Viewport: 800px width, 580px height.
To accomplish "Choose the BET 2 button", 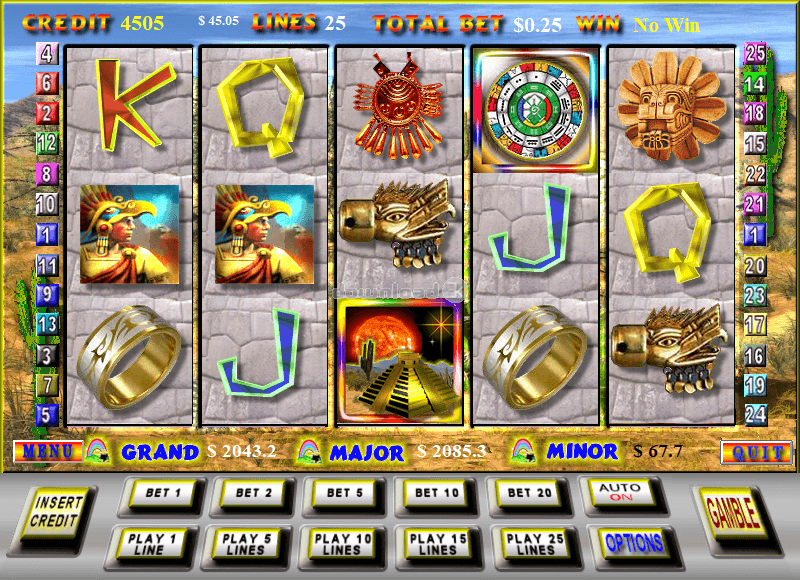I will (250, 493).
